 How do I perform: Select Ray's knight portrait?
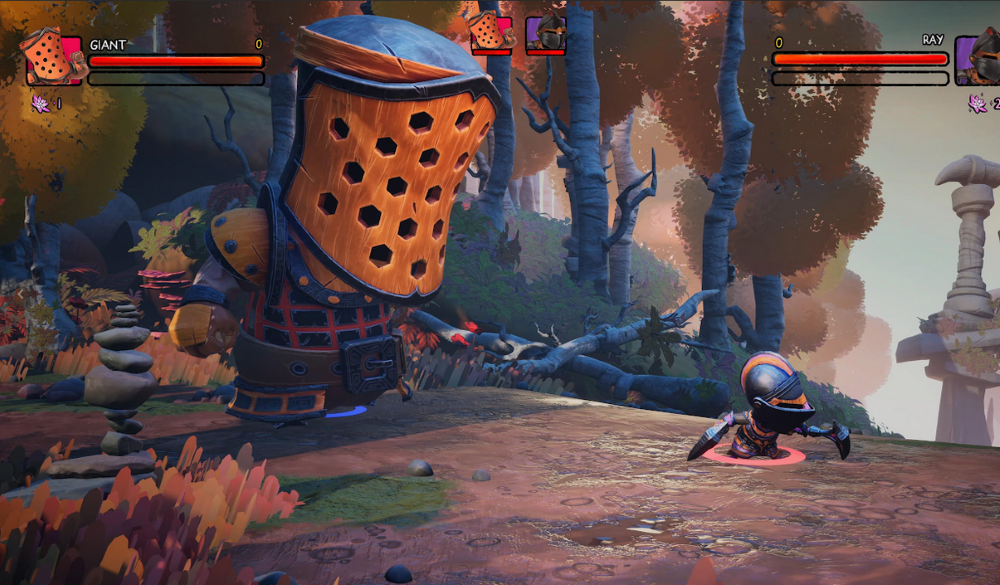point(979,60)
